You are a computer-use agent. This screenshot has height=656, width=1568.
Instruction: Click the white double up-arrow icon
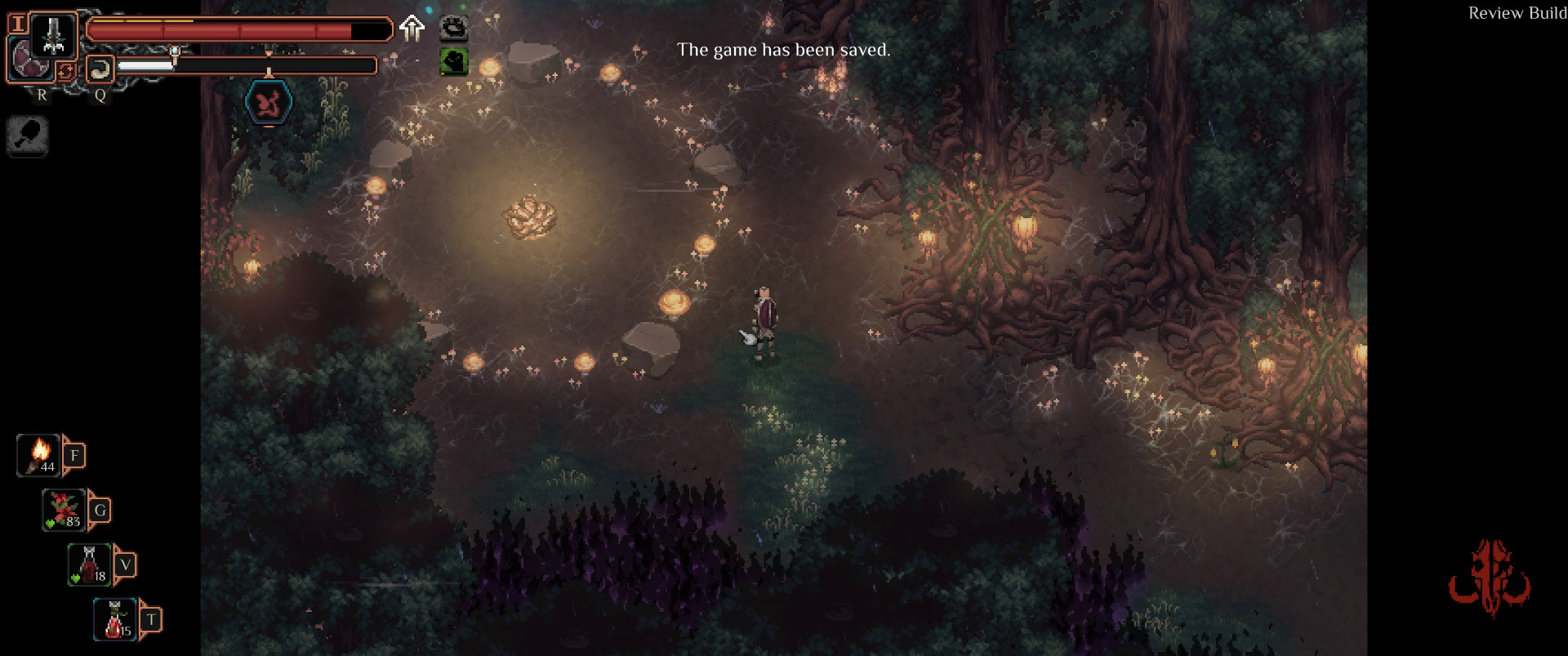pyautogui.click(x=412, y=28)
